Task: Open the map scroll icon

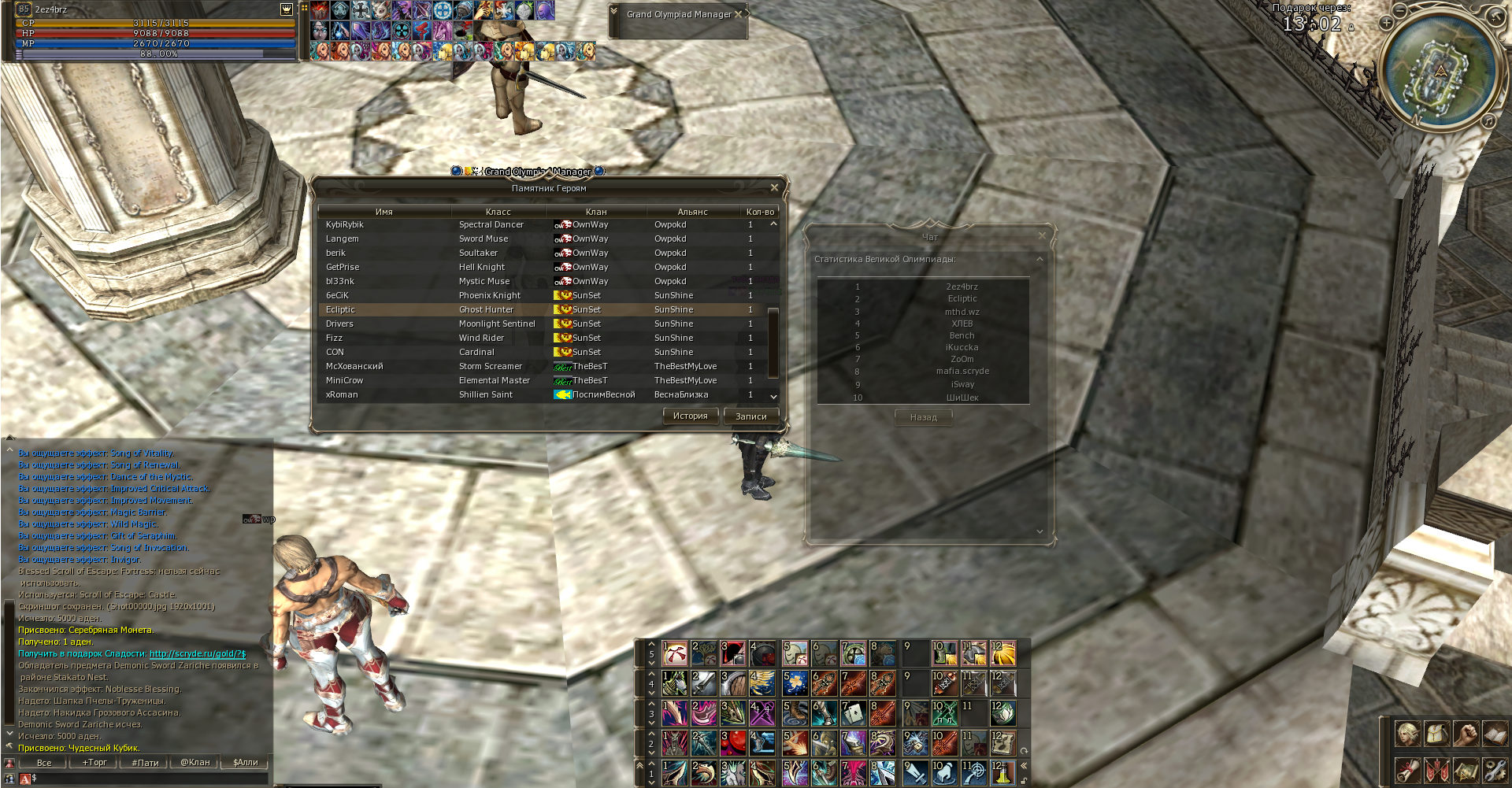Action: (1466, 771)
